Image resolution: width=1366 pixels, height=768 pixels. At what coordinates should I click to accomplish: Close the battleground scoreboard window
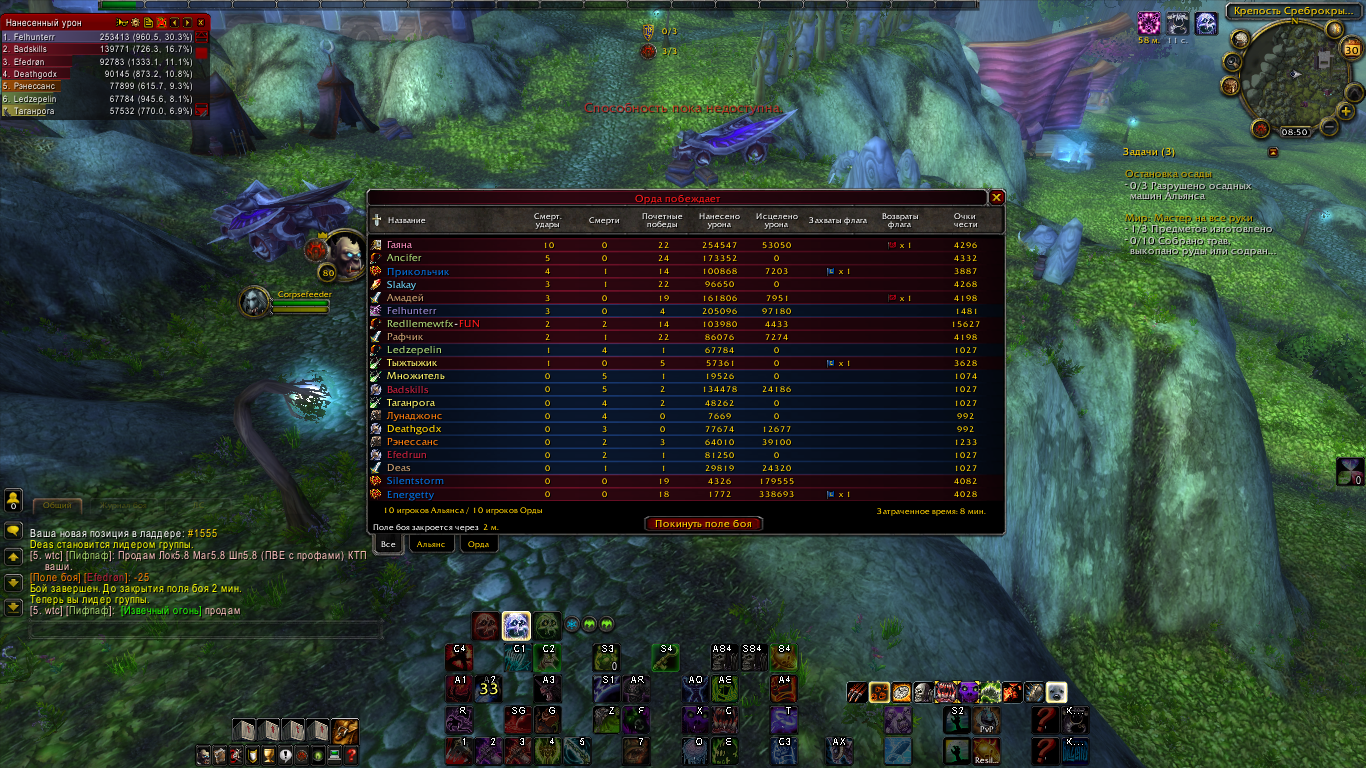pyautogui.click(x=996, y=198)
